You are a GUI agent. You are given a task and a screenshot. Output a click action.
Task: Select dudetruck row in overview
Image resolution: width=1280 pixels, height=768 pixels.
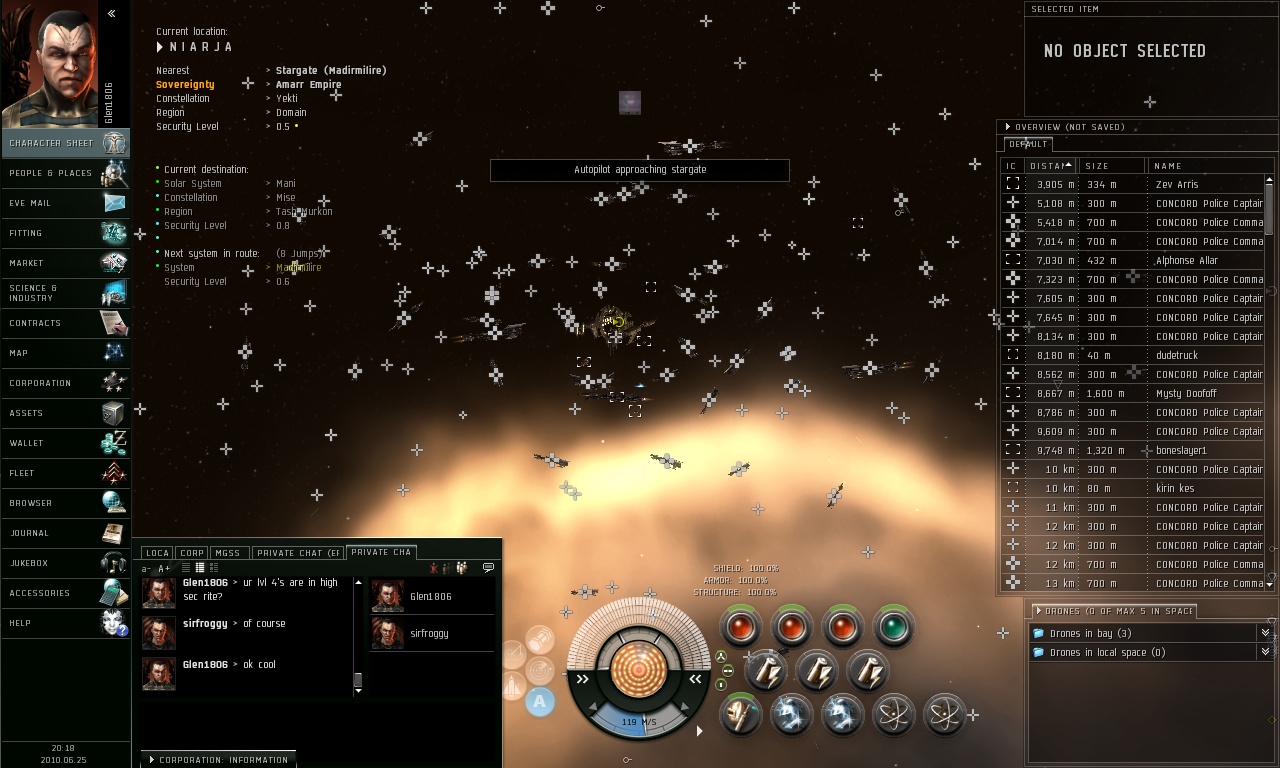click(1176, 356)
